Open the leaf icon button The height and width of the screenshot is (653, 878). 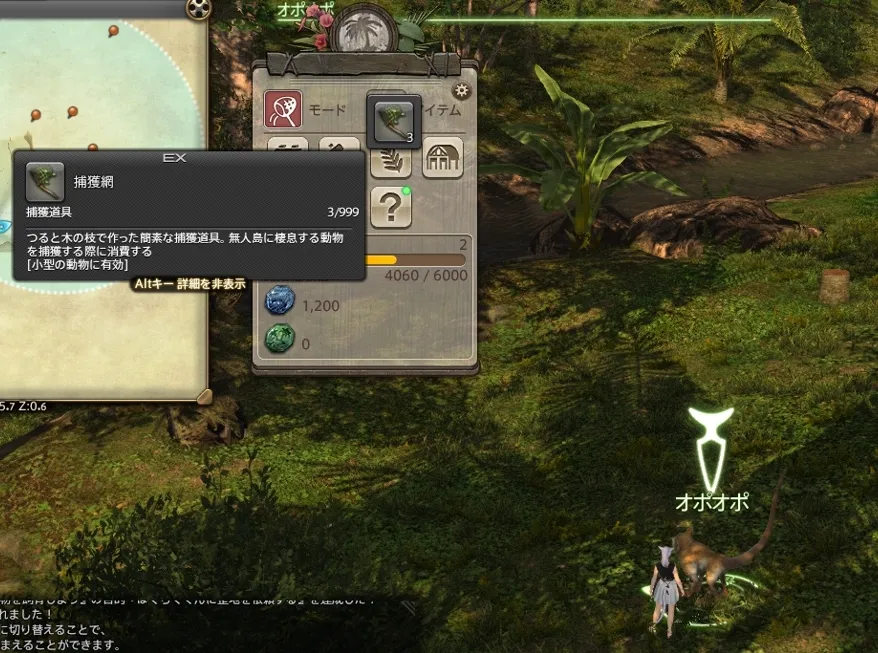point(391,158)
